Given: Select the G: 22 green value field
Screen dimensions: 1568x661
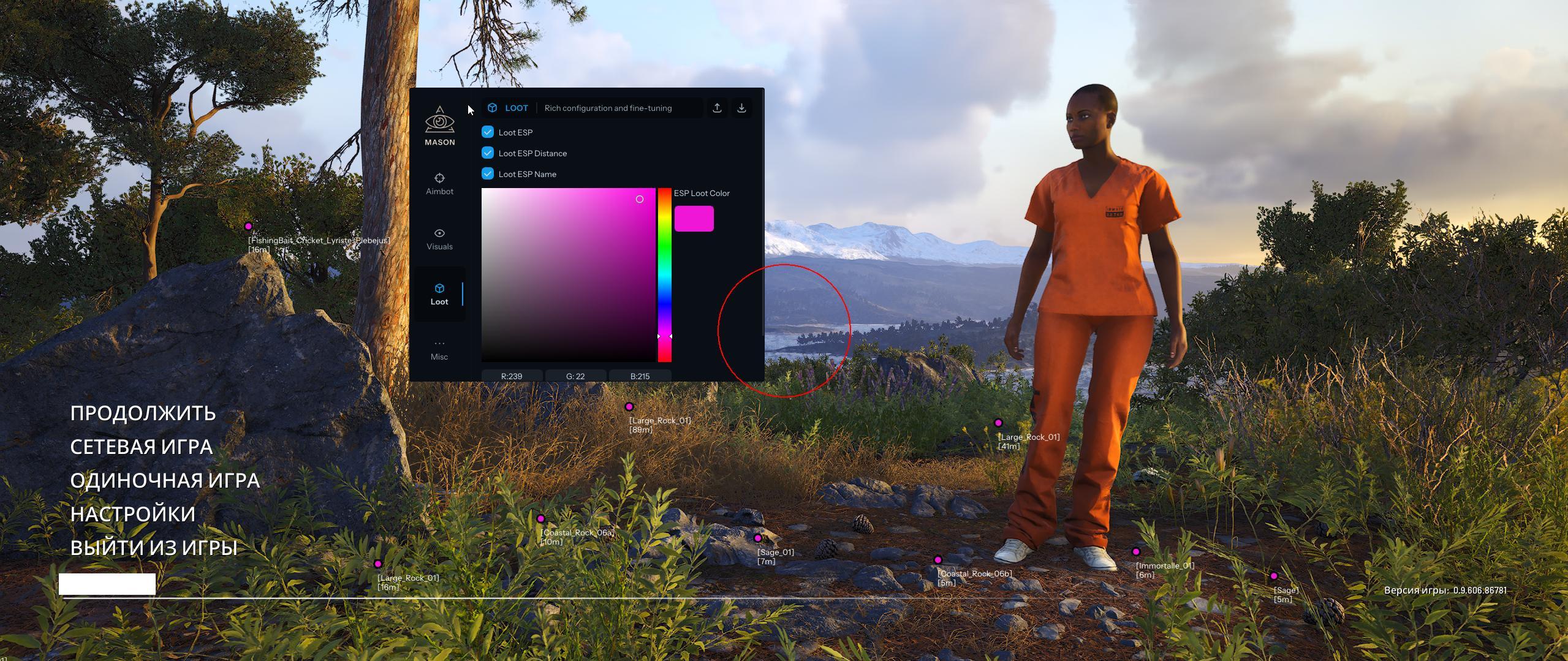Looking at the screenshot, I should point(575,376).
